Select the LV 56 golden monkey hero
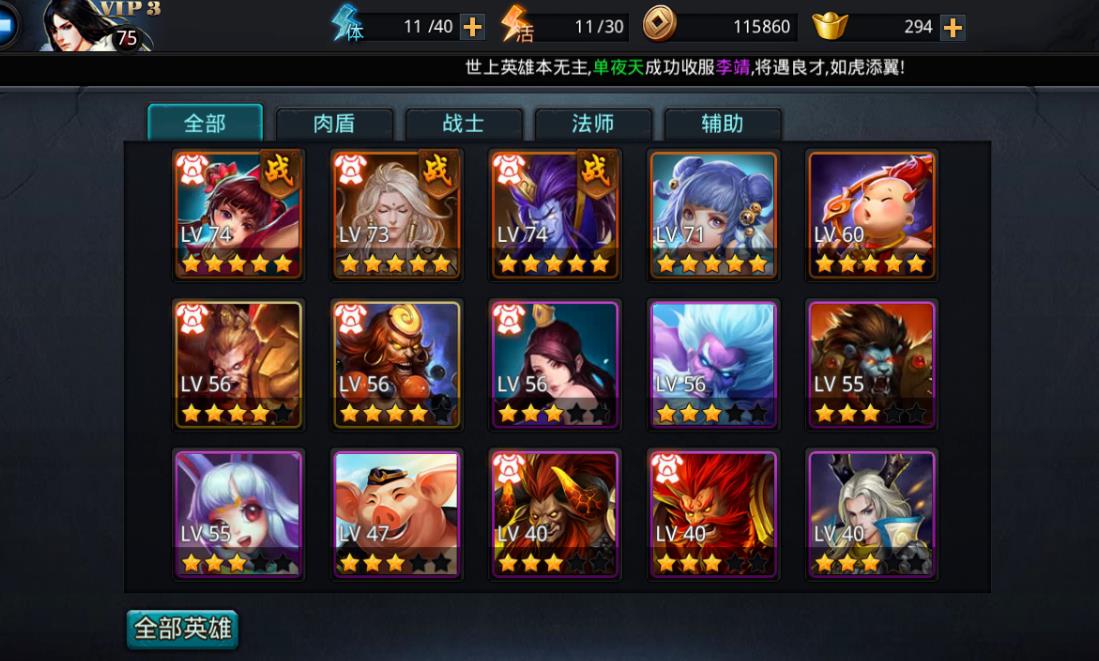1099x661 pixels. point(239,365)
